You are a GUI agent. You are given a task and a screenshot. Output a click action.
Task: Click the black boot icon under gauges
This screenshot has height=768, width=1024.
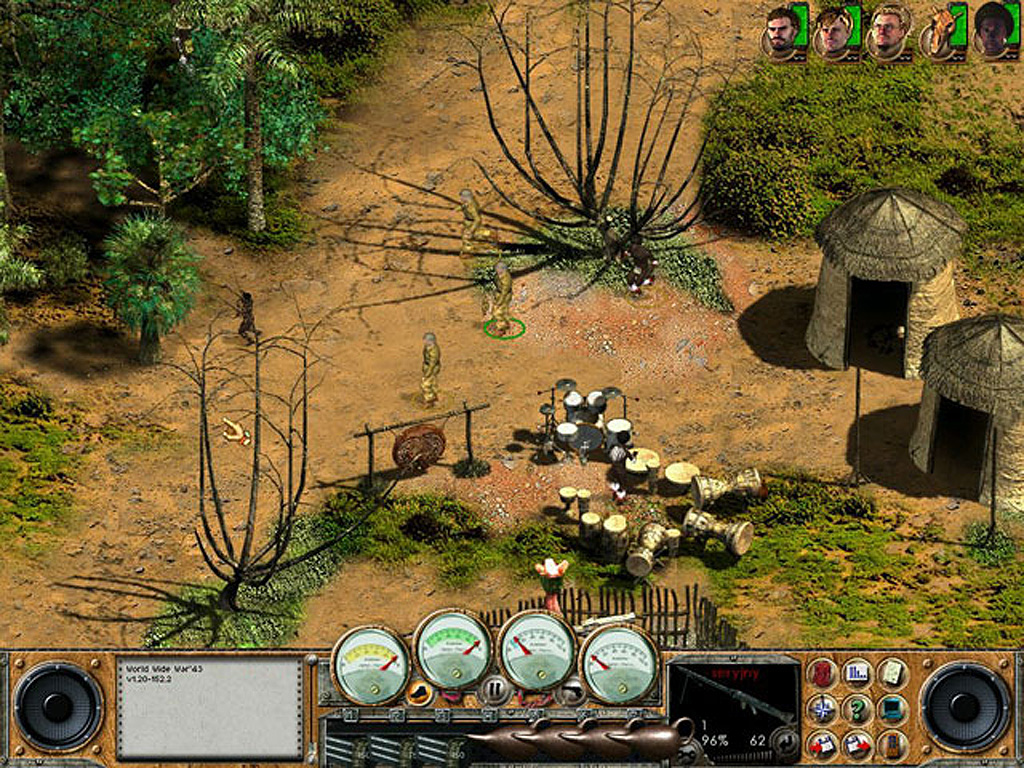click(x=420, y=689)
